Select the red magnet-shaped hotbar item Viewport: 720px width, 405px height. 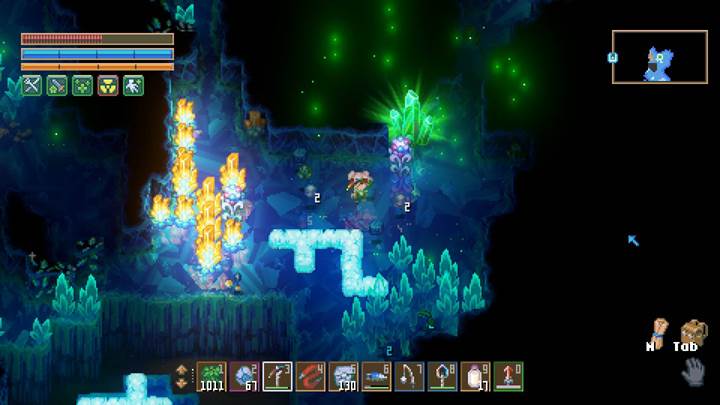(x=311, y=376)
